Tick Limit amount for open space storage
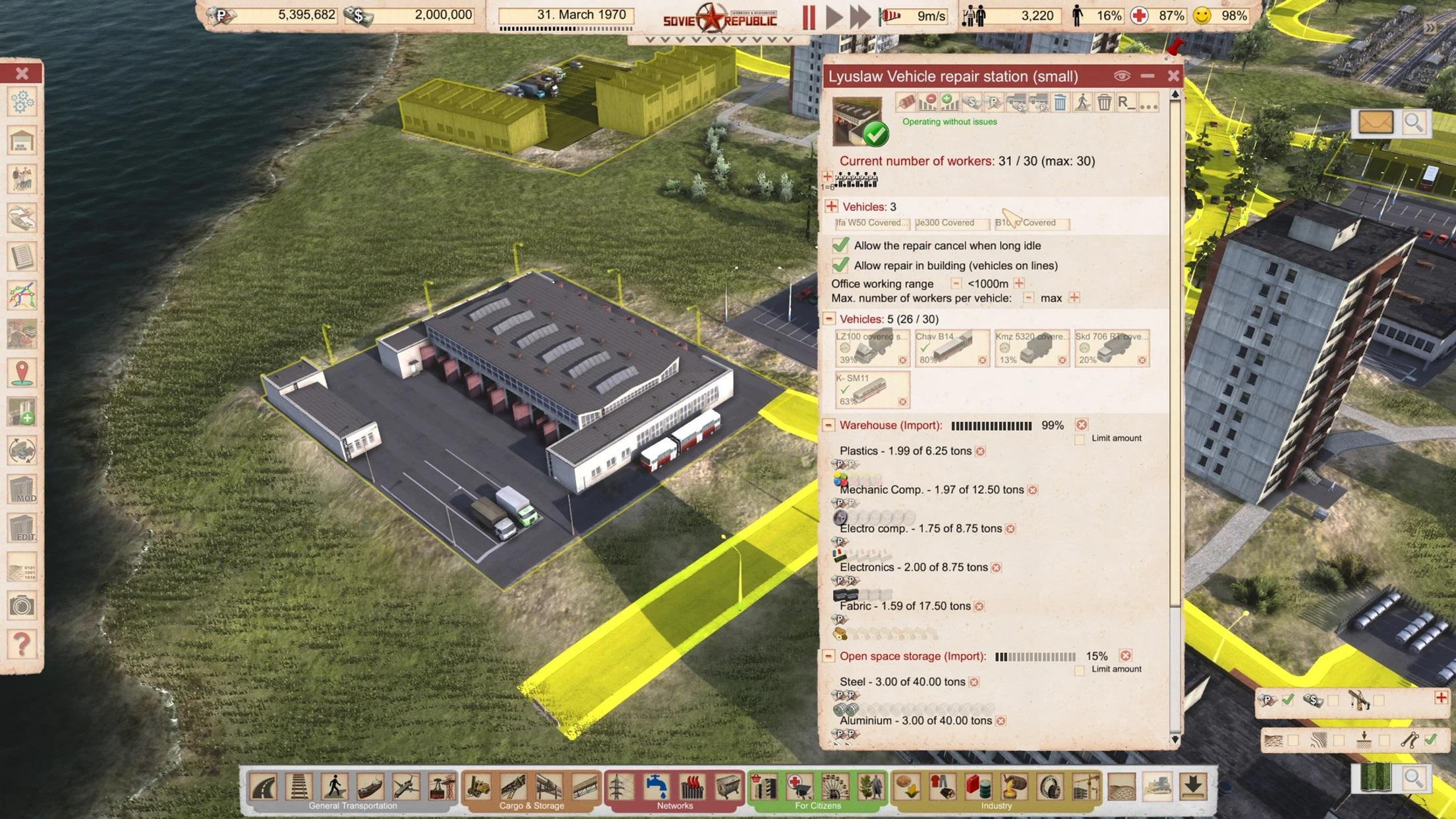The height and width of the screenshot is (819, 1456). (x=1079, y=670)
